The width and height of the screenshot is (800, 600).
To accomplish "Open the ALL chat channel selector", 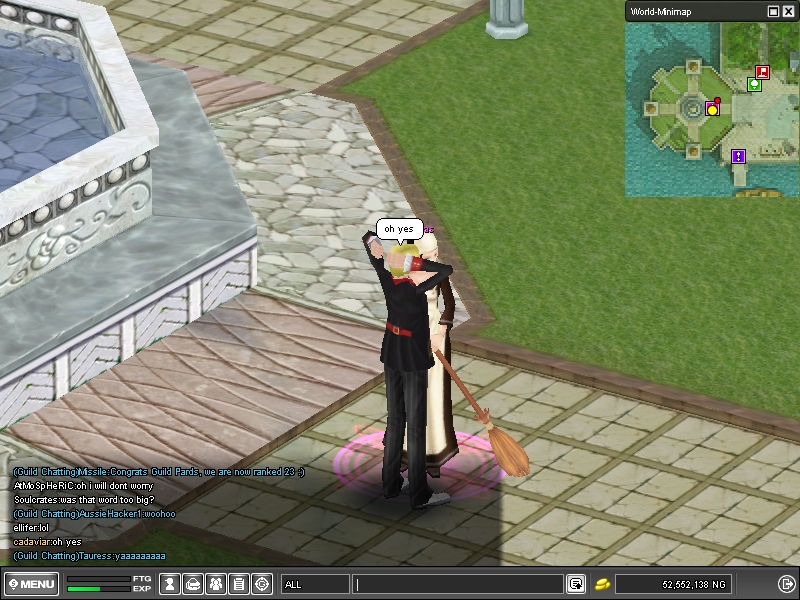I will [315, 584].
